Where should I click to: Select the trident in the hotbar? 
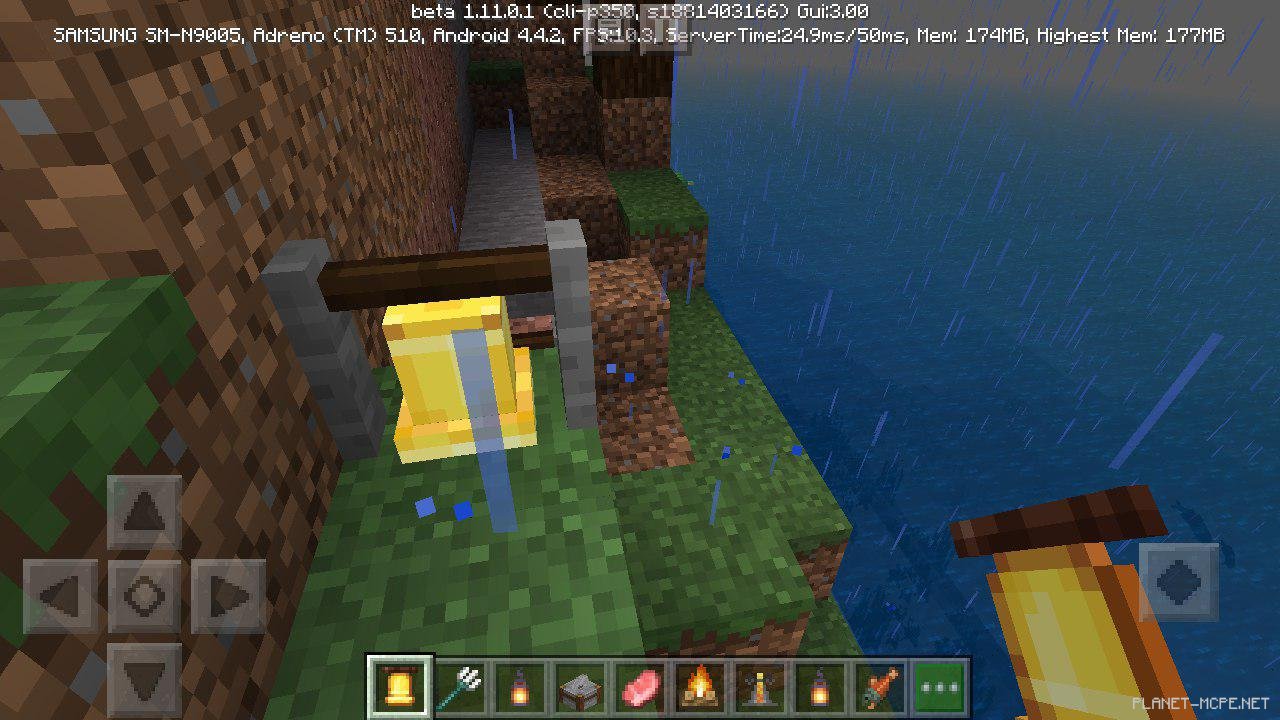pyautogui.click(x=460, y=687)
